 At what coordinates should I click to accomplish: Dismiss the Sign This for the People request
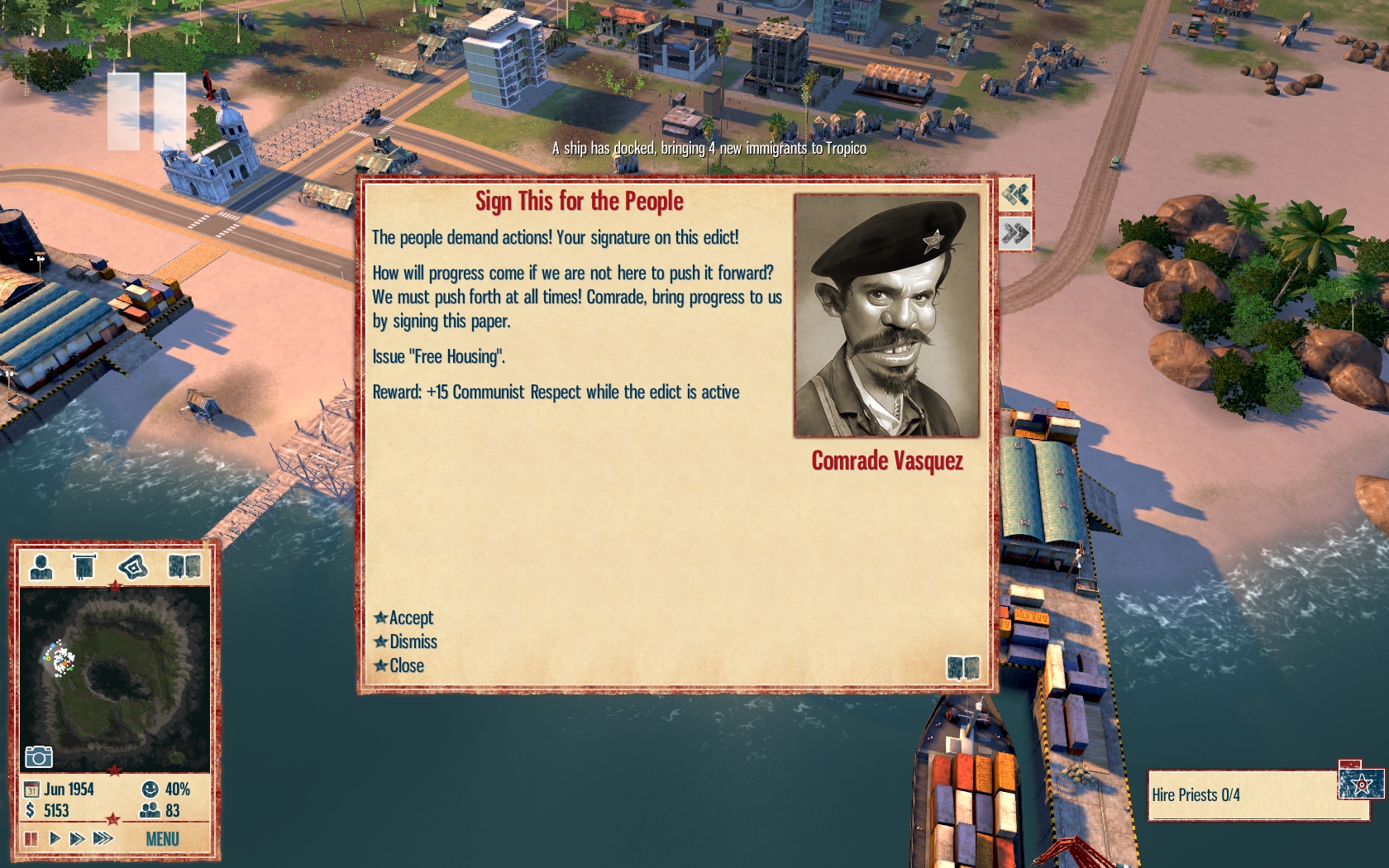point(413,641)
